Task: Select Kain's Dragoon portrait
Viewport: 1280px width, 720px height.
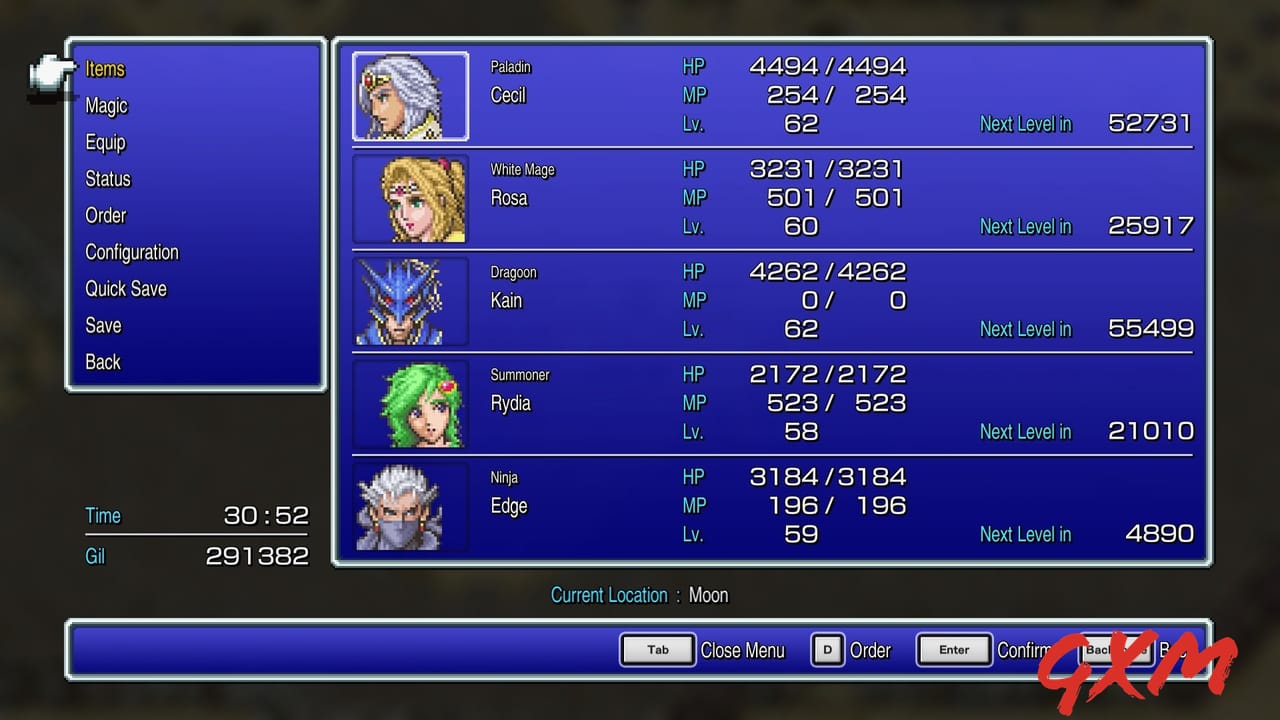Action: coord(410,302)
